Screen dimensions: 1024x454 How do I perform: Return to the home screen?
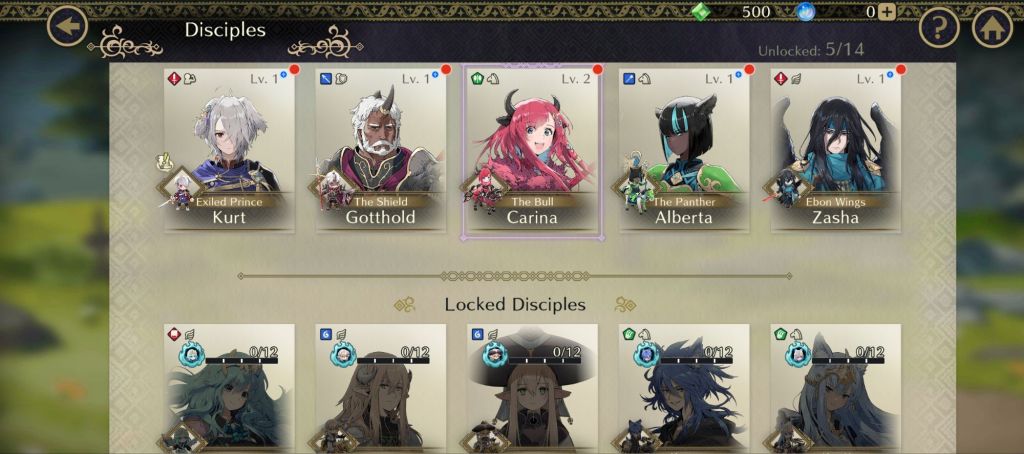993,28
